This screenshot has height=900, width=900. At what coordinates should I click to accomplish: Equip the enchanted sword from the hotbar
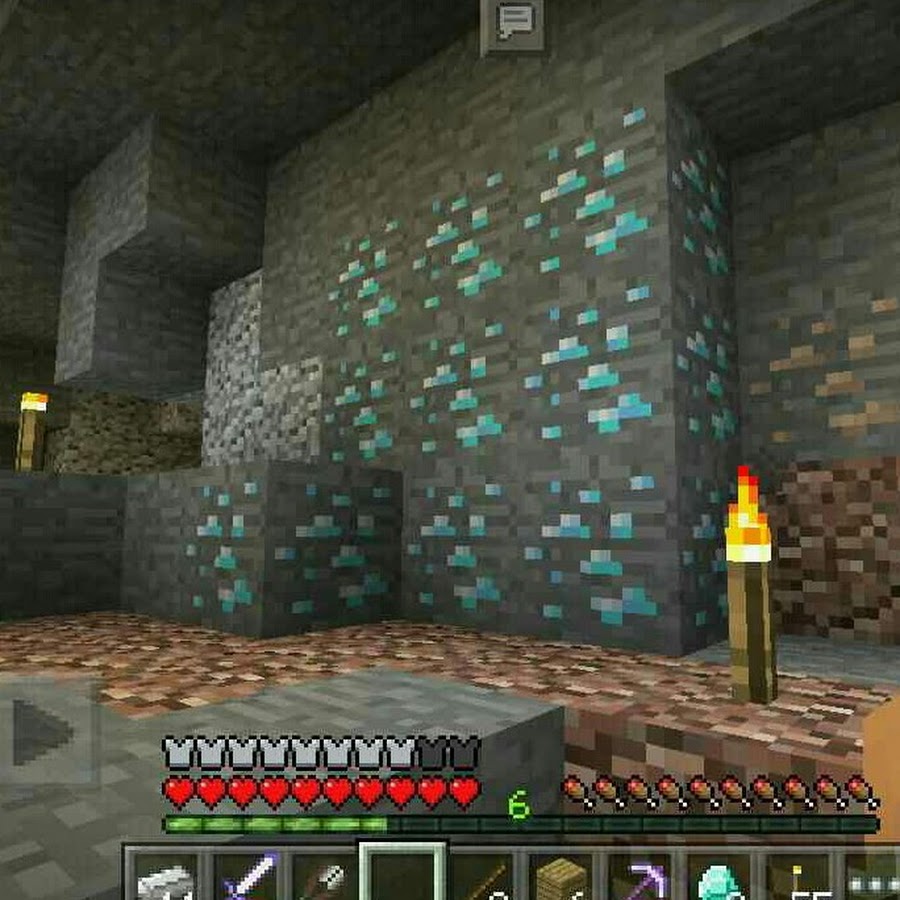click(x=244, y=877)
